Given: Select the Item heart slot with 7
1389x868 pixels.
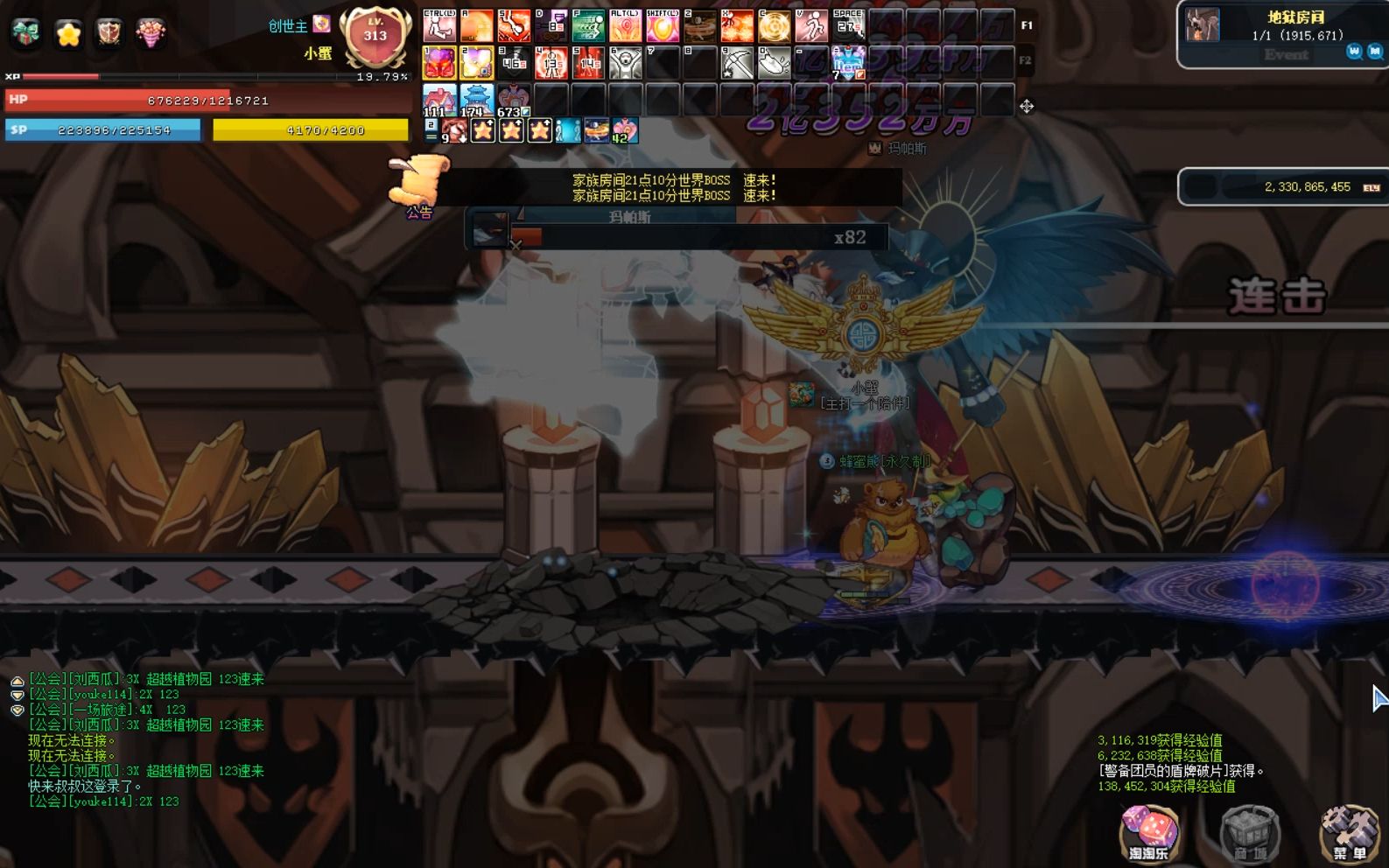Looking at the screenshot, I should 848,63.
